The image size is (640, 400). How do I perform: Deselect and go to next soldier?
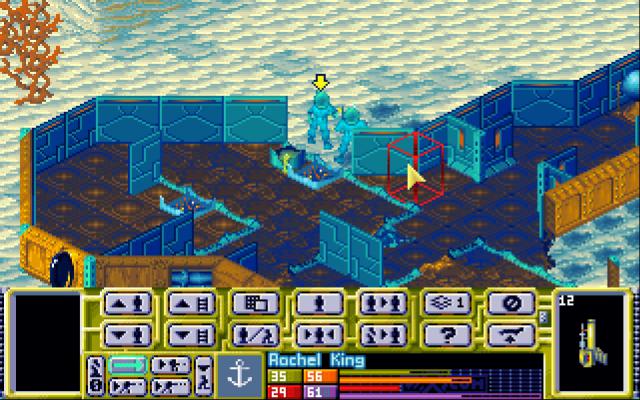click(380, 333)
